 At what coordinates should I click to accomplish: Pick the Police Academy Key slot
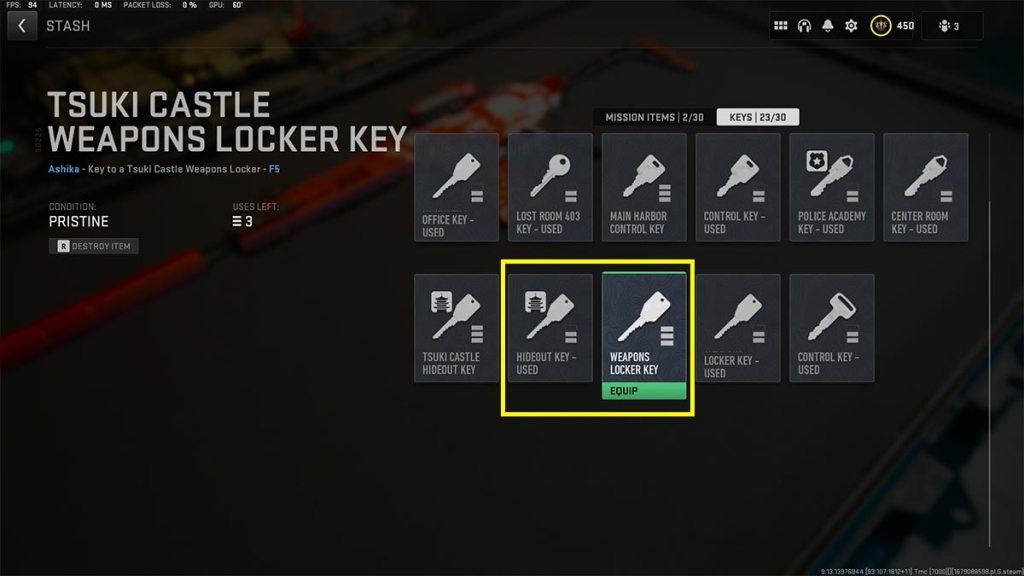[832, 188]
